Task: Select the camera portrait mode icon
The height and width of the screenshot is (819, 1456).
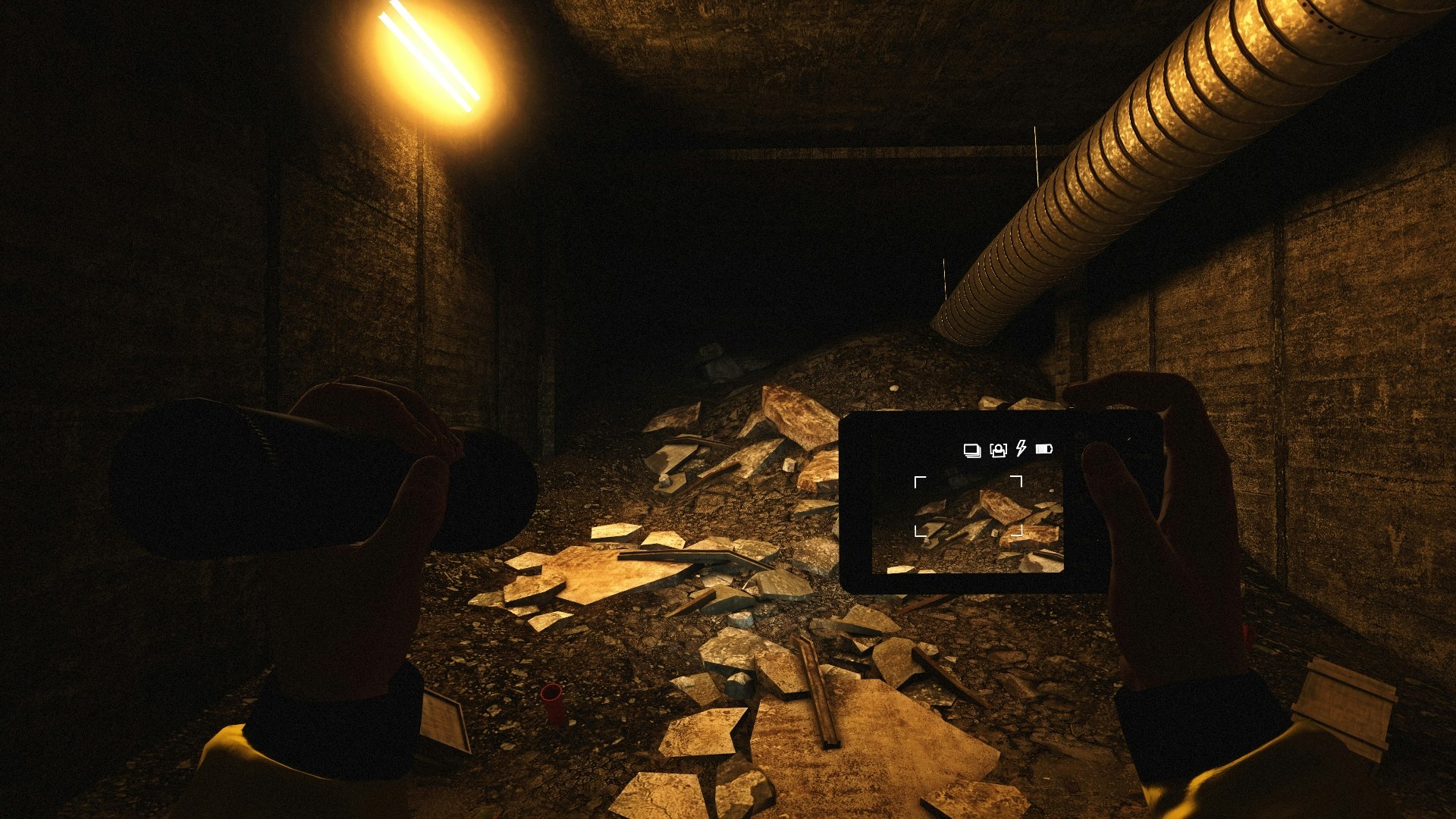Action: point(998,449)
